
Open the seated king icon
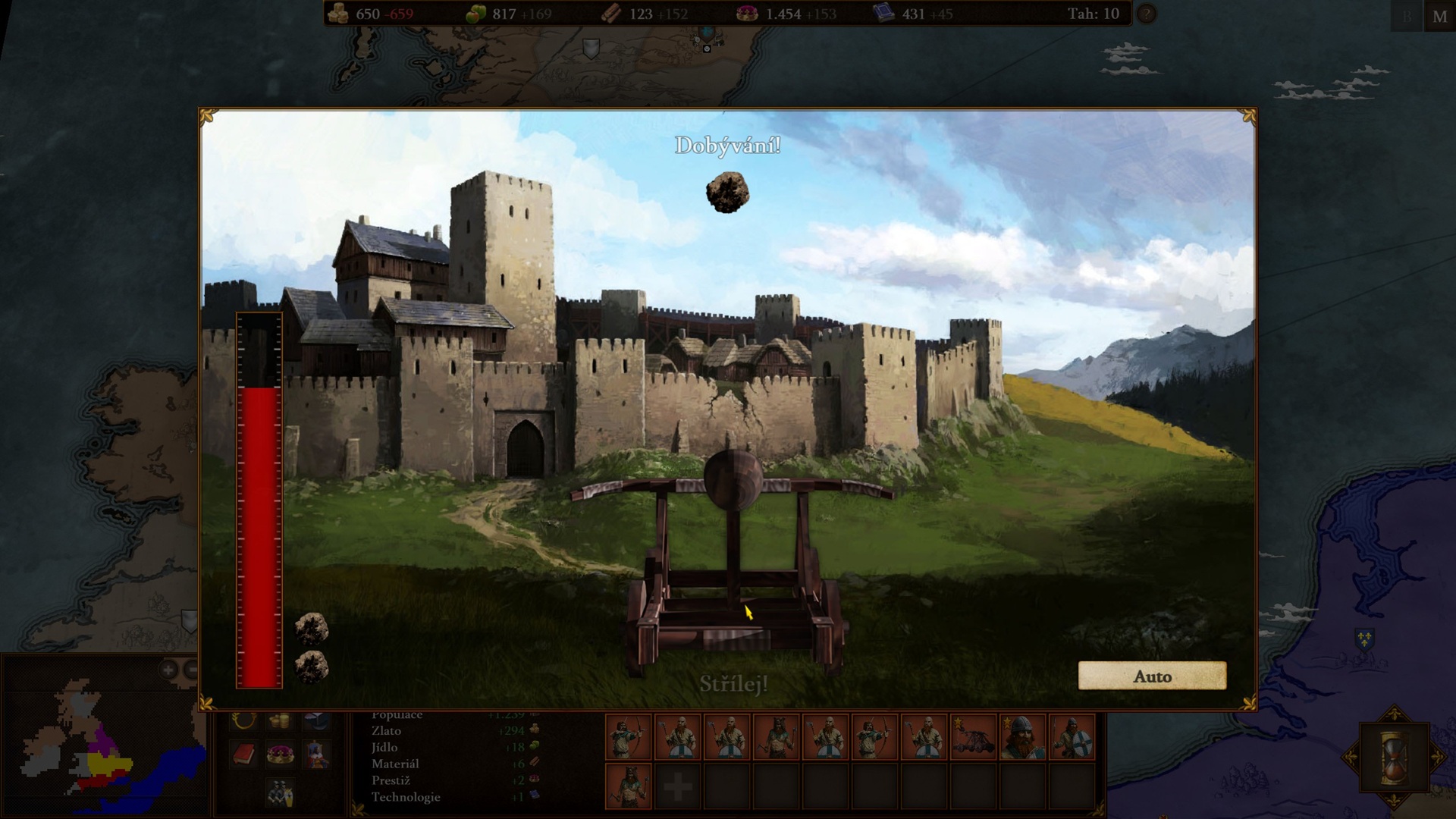point(317,755)
